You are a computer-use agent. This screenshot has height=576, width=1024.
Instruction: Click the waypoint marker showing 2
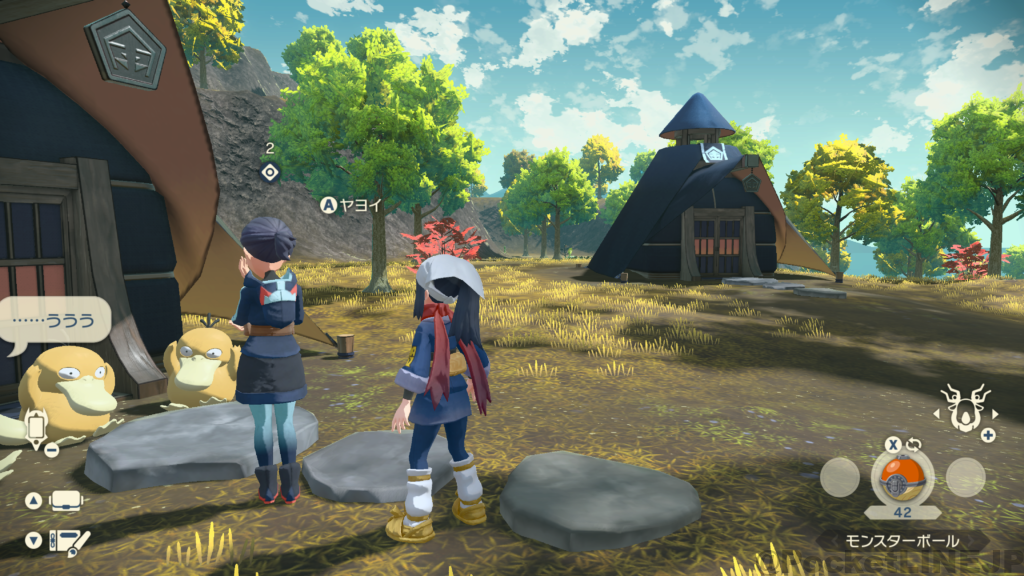[269, 172]
